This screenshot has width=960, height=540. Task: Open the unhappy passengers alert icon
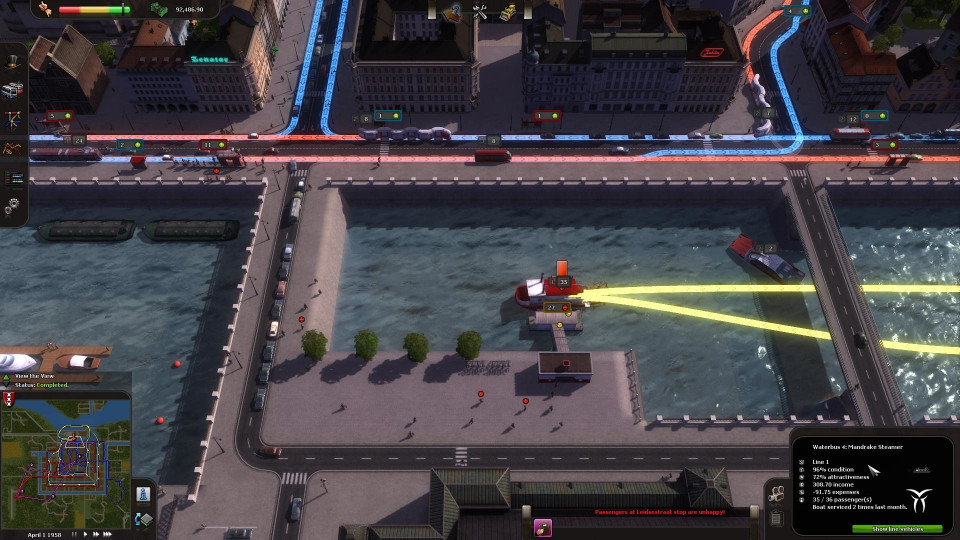coord(544,527)
